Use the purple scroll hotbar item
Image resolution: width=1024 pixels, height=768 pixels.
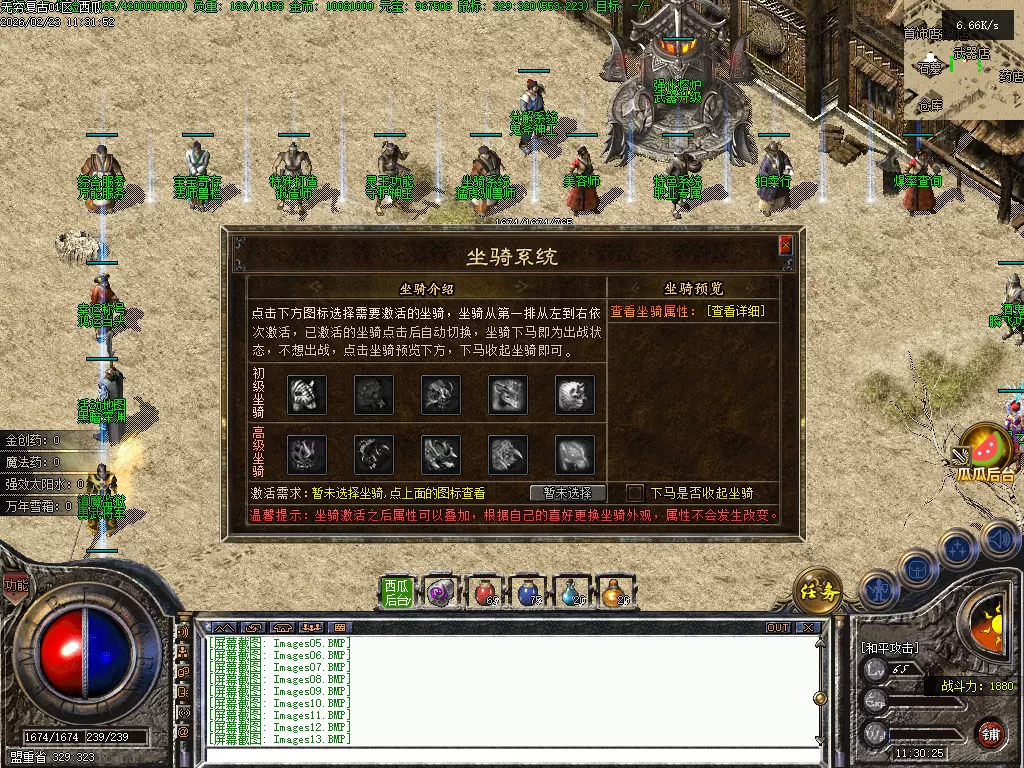coord(441,593)
